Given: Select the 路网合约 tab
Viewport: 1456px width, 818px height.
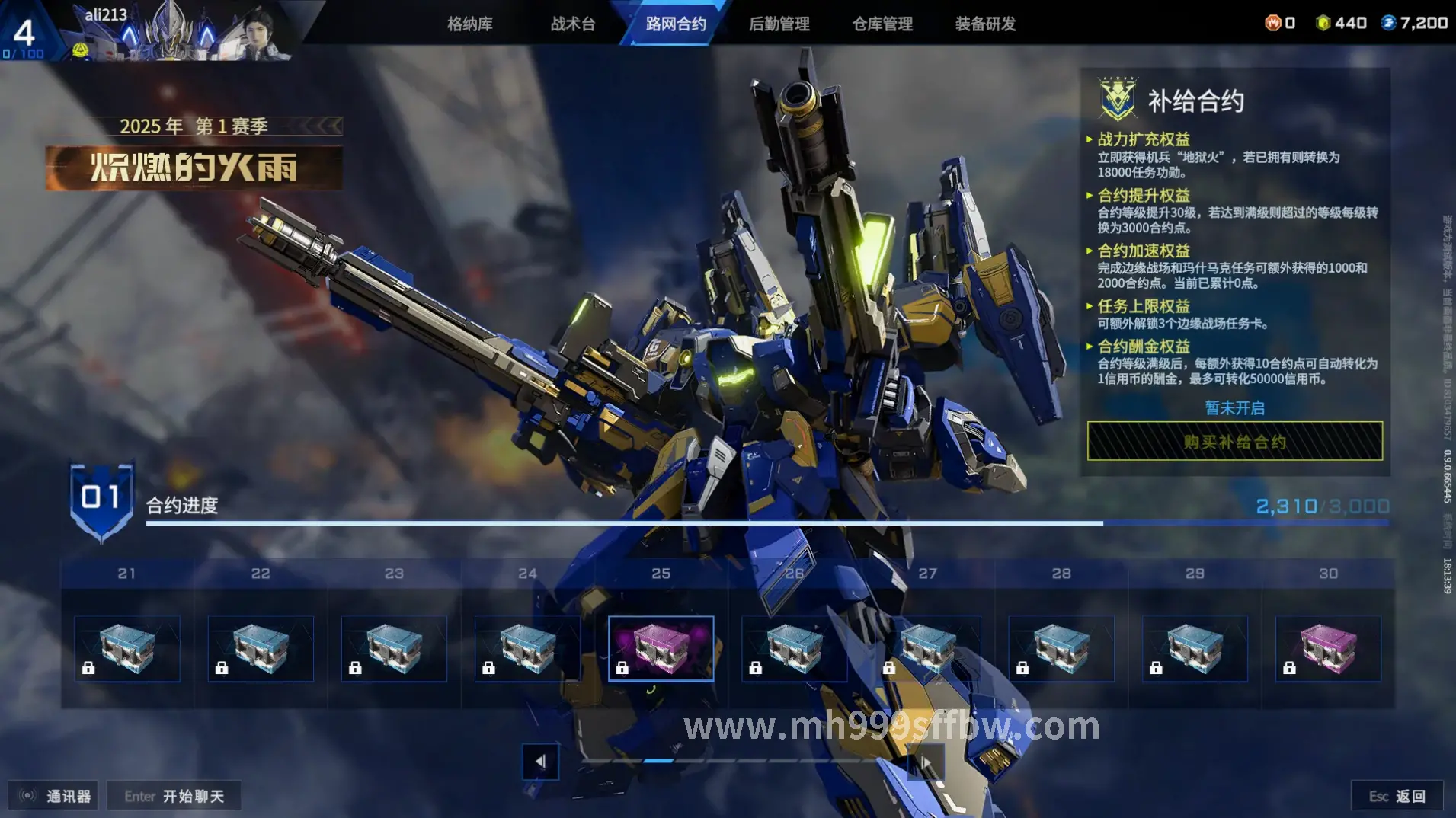Looking at the screenshot, I should 676,24.
